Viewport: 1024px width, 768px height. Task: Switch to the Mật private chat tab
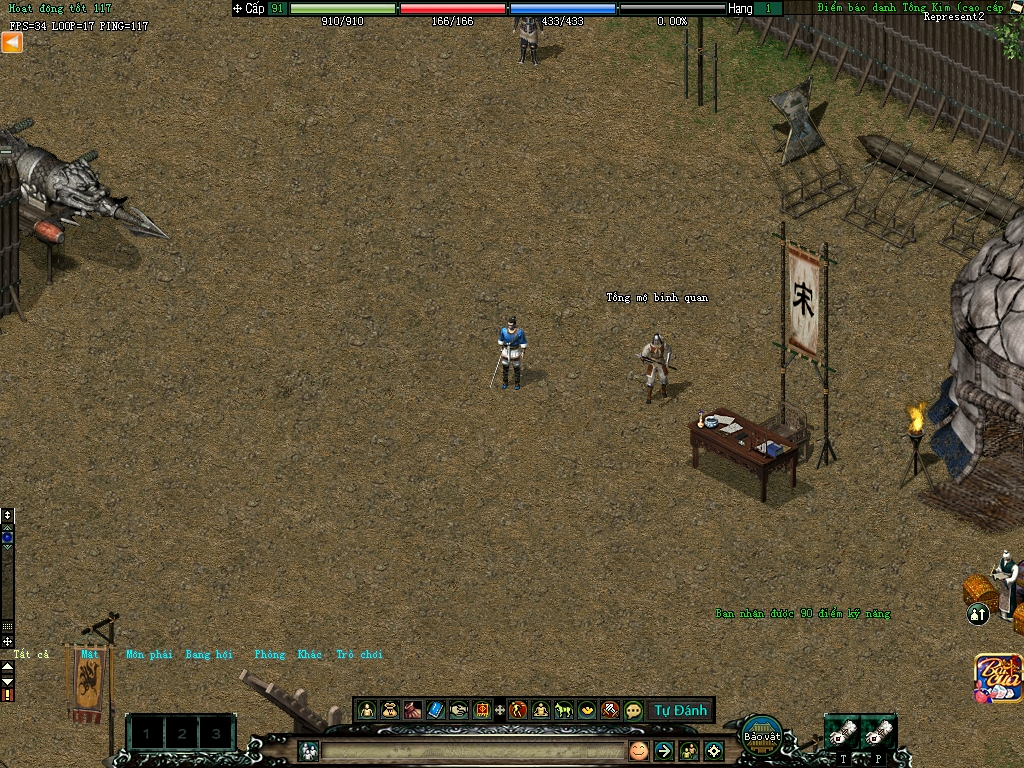pyautogui.click(x=90, y=654)
